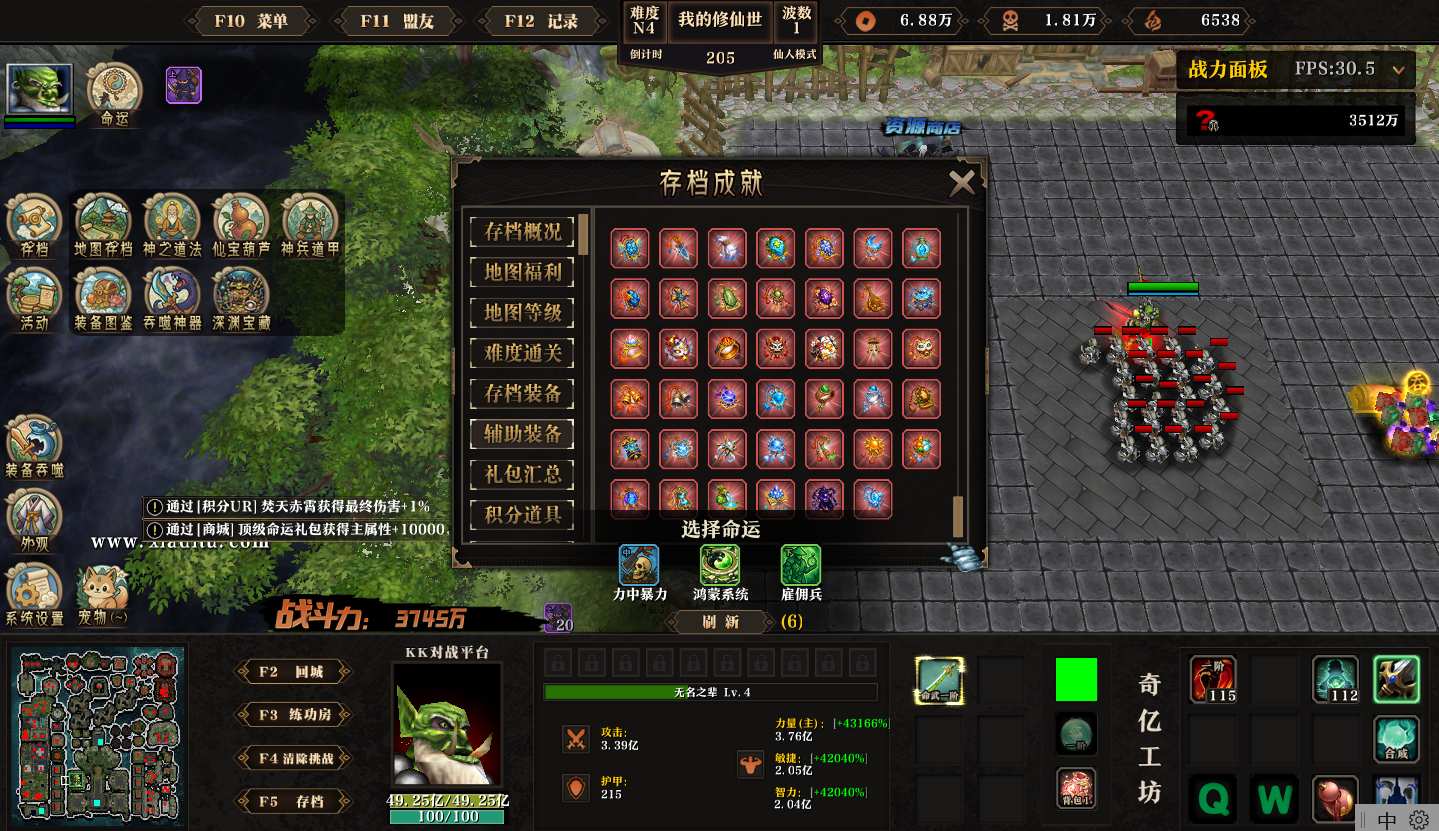Screen dimensions: 1439x831
Task: Expand the 战力面板 dropdown arrow
Action: pyautogui.click(x=1398, y=70)
